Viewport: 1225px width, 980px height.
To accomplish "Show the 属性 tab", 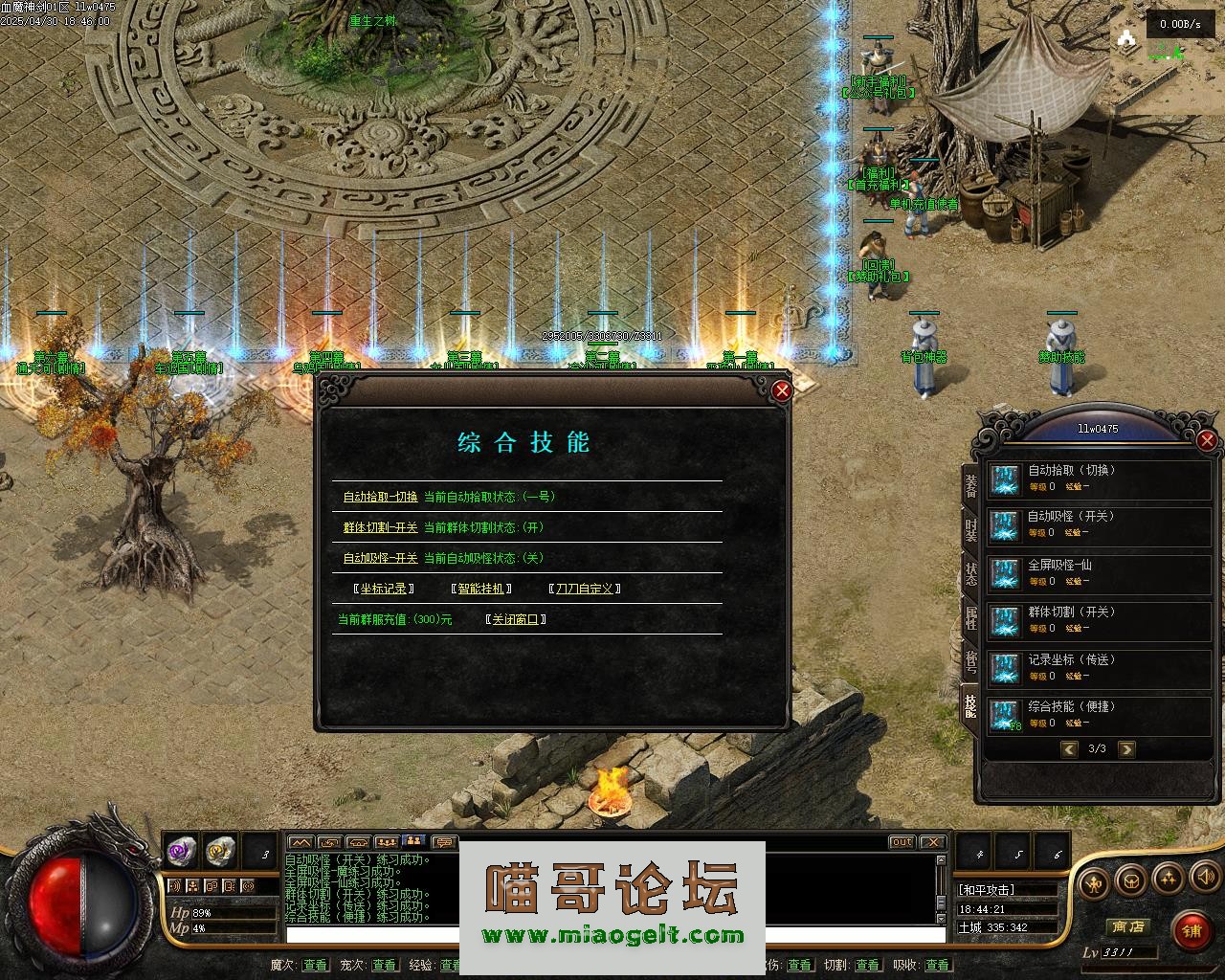I will tap(970, 618).
